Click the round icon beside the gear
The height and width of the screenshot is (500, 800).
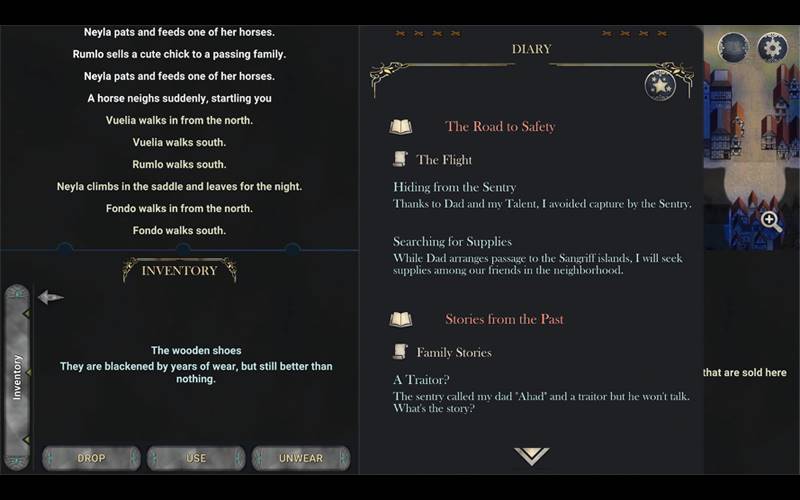point(733,47)
